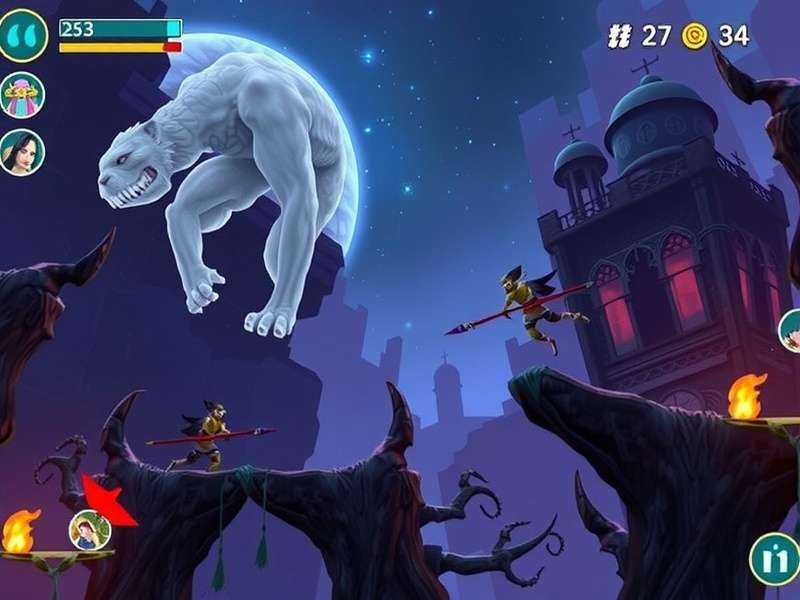
Task: Select the pink-haired character portrait
Action: click(22, 95)
